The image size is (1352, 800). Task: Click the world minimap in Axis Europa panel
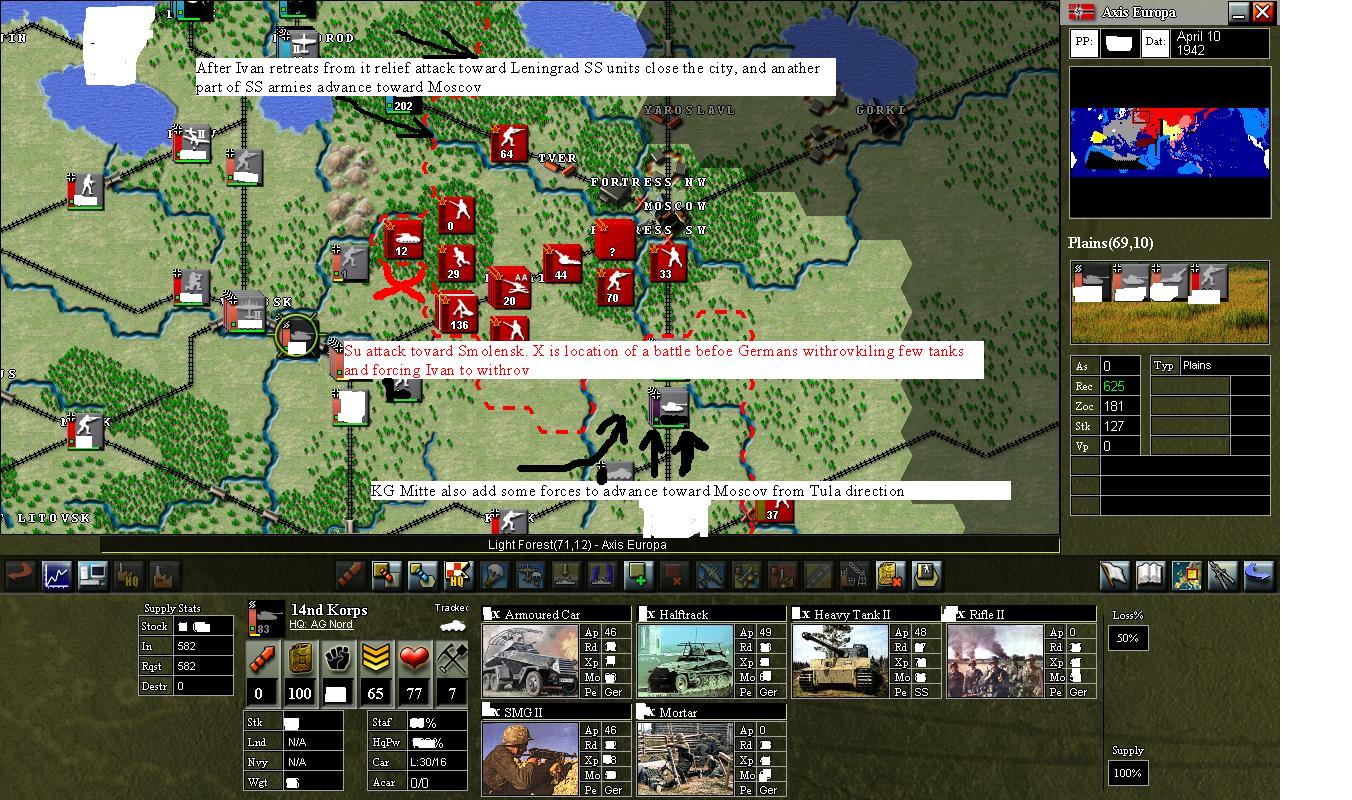1170,140
